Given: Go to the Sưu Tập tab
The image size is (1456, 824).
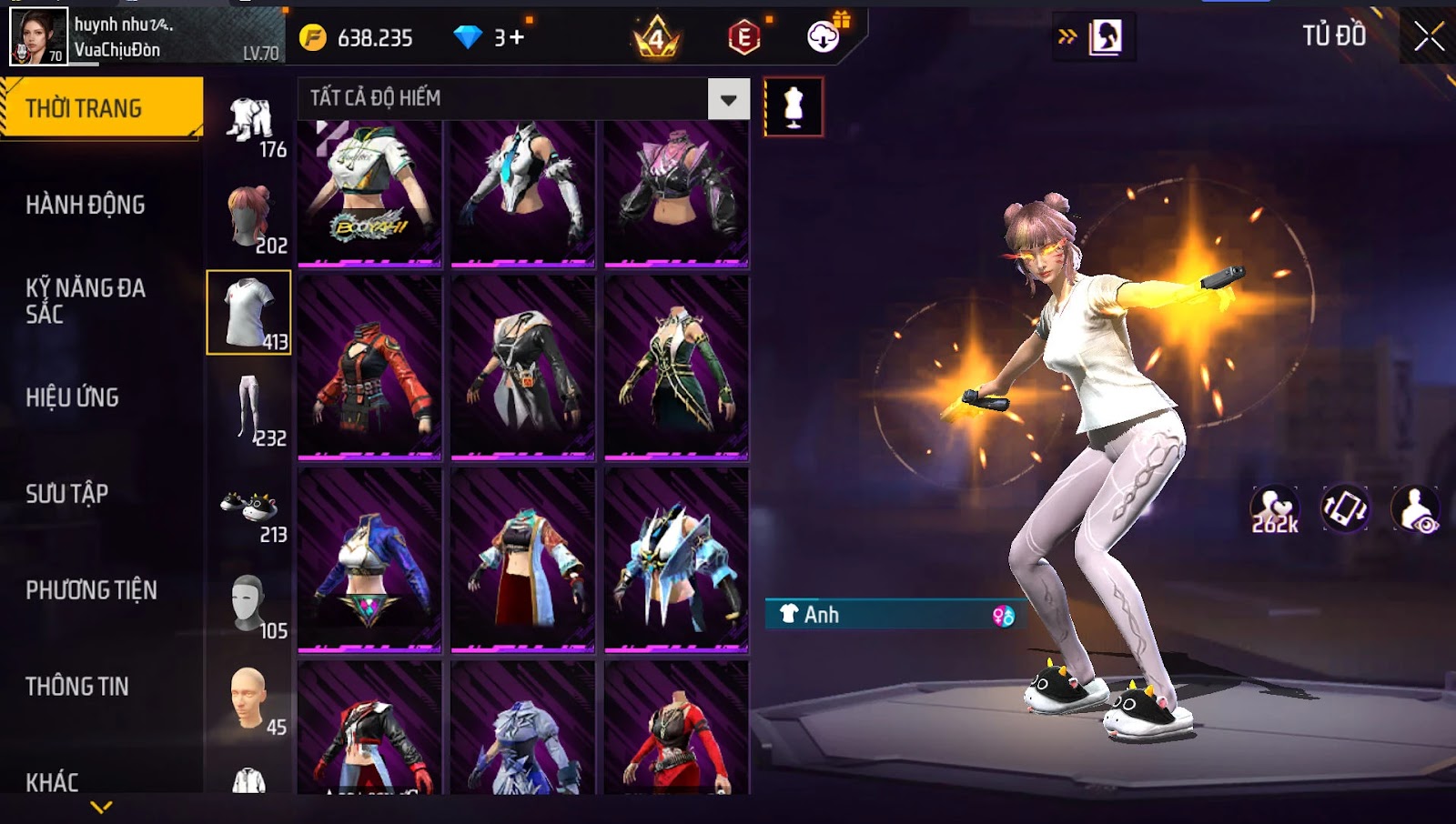Looking at the screenshot, I should [x=67, y=494].
